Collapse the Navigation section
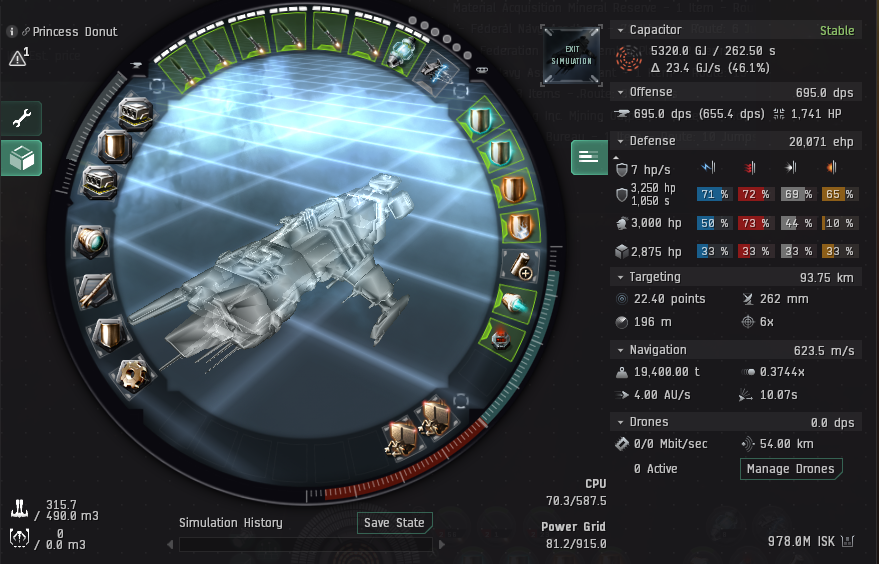 click(x=618, y=350)
